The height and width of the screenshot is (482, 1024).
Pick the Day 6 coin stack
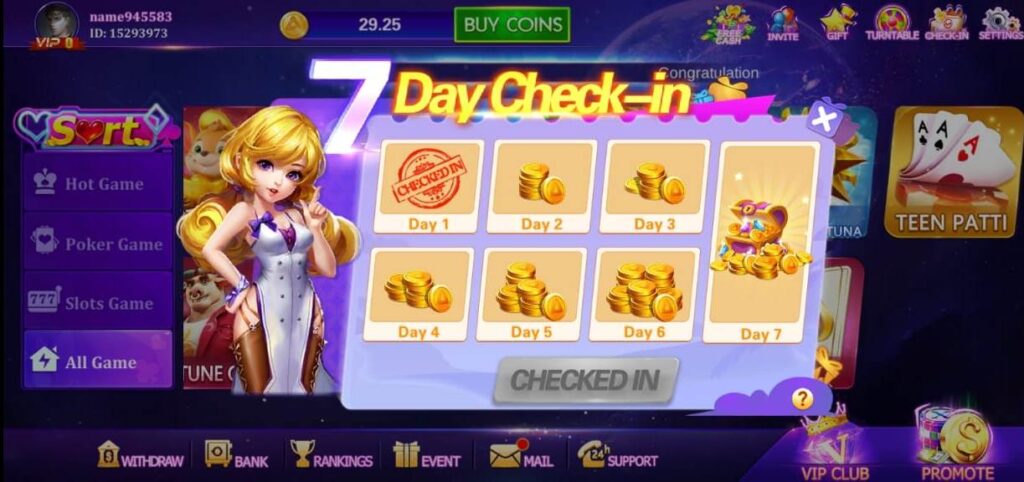pos(647,295)
